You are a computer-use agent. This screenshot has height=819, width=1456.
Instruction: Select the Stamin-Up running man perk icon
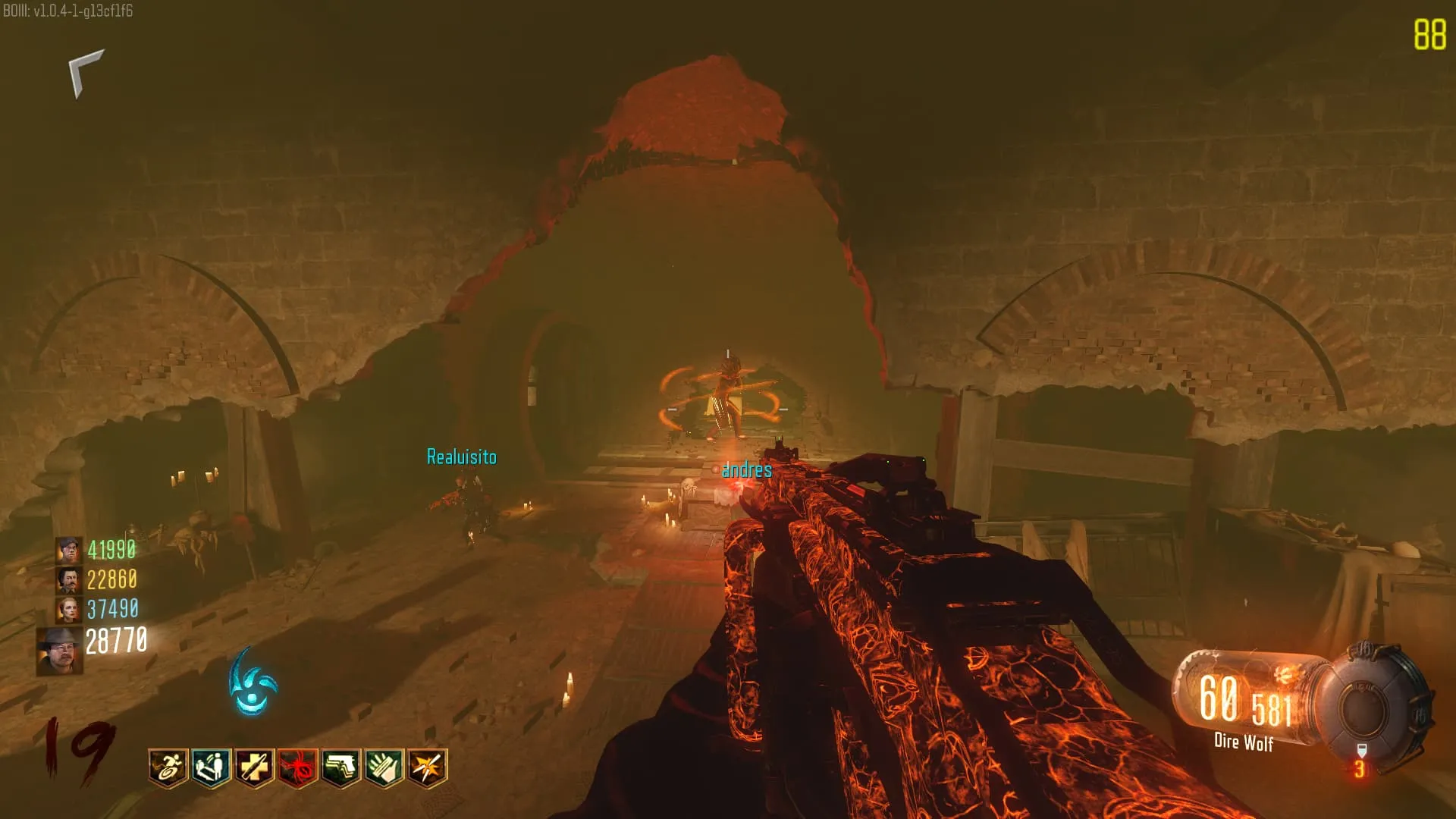coord(168,767)
